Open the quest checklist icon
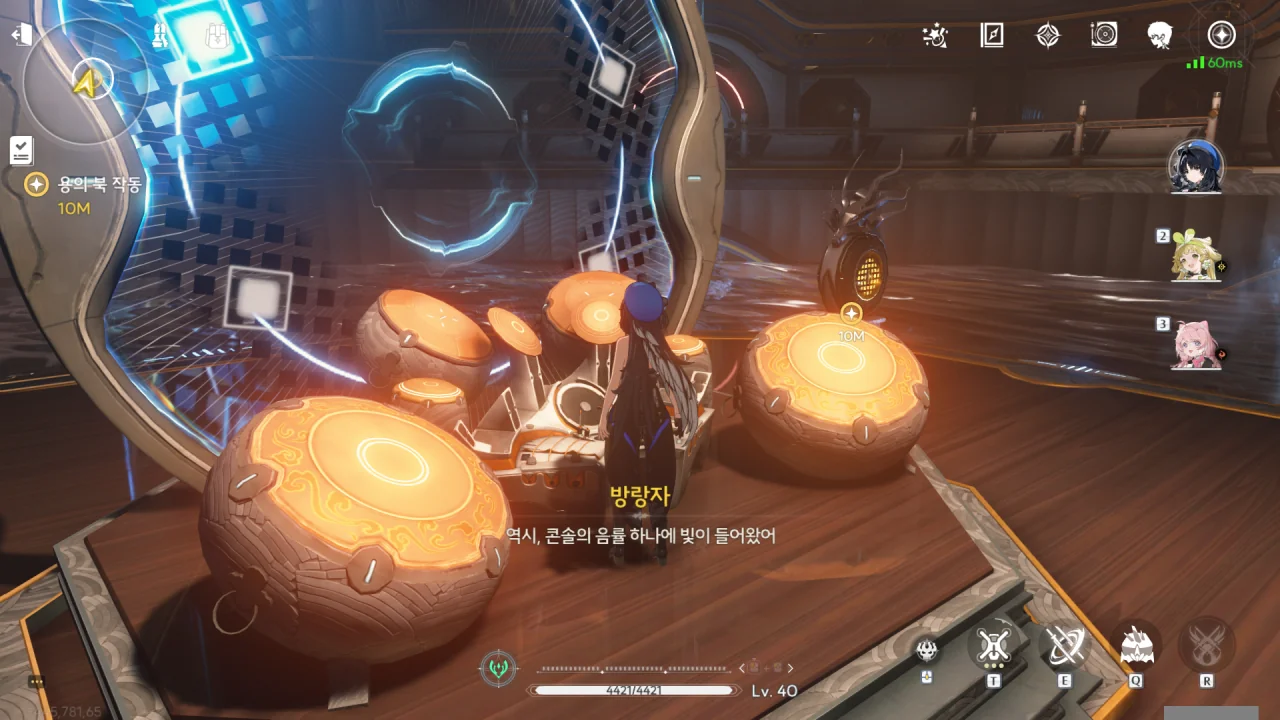 (21, 150)
